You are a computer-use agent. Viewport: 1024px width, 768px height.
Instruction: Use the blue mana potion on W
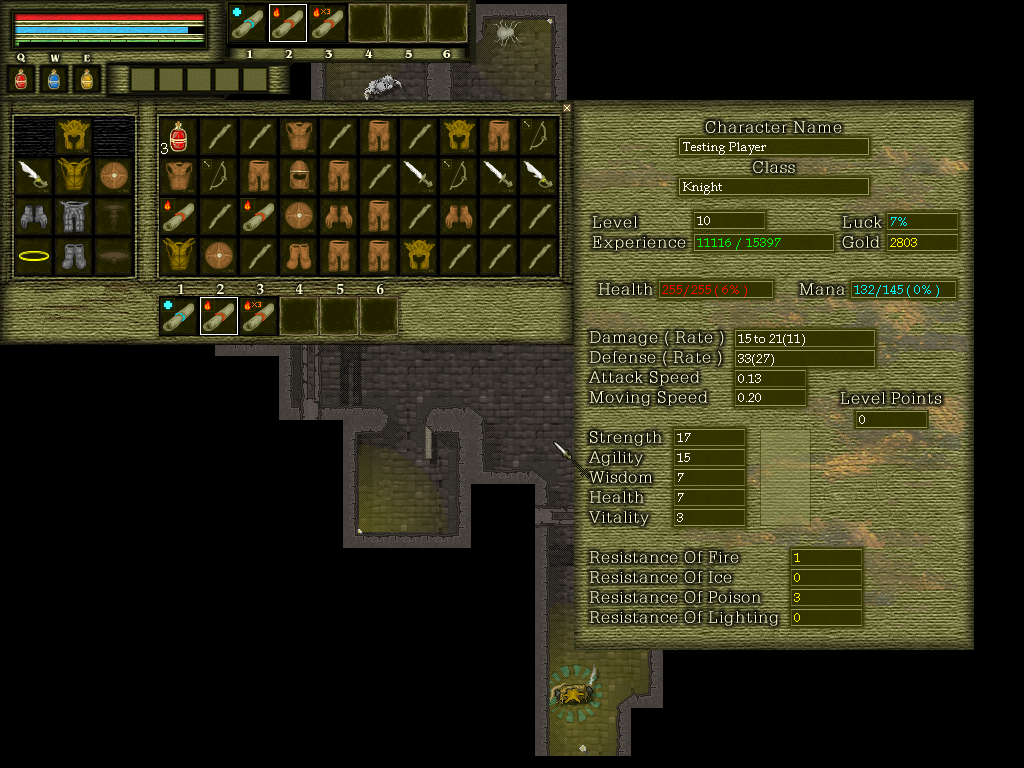point(54,79)
